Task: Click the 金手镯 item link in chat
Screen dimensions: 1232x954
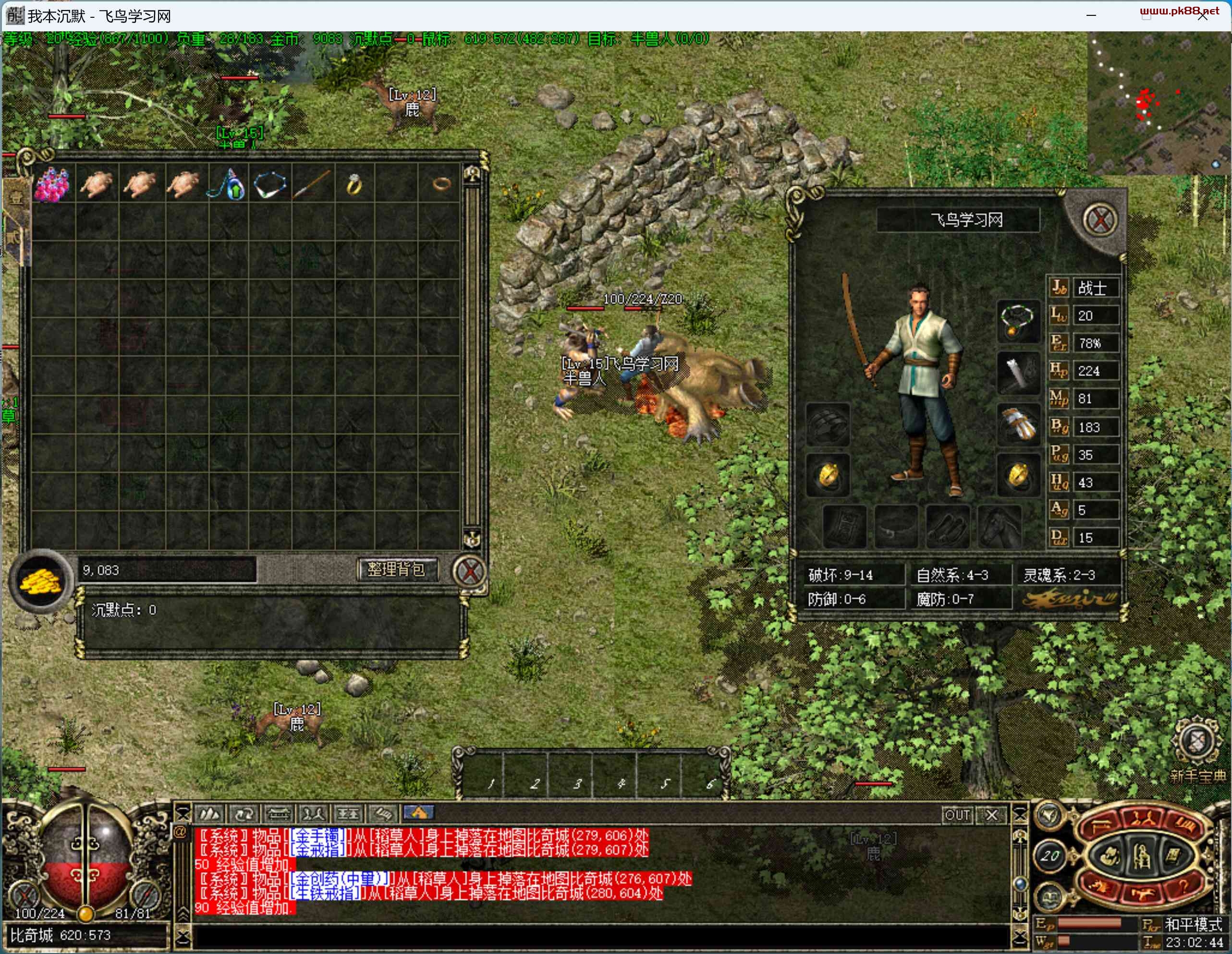Action: pos(318,835)
